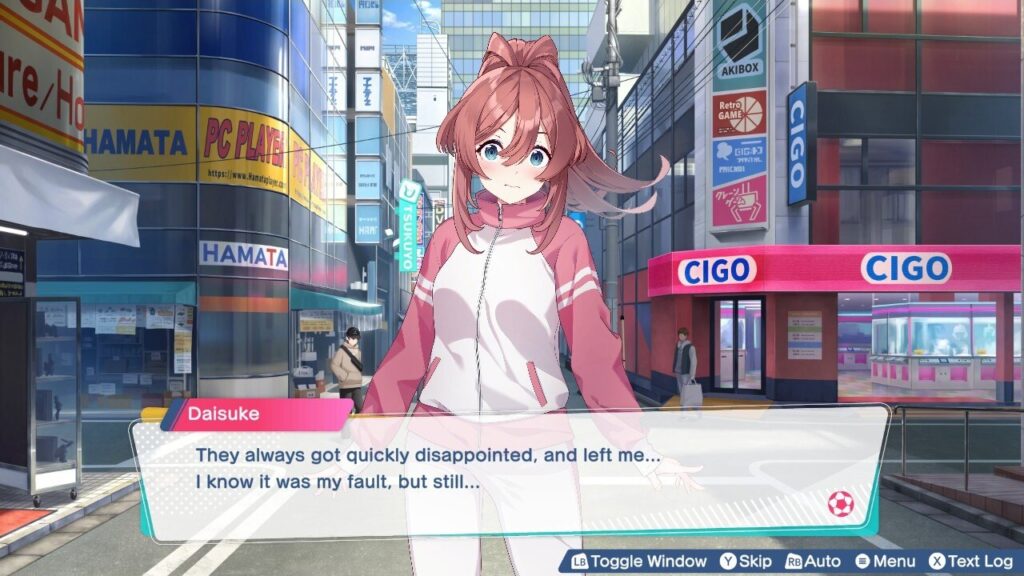Enable Auto text advance
Viewport: 1024px width, 576px height.
point(813,562)
